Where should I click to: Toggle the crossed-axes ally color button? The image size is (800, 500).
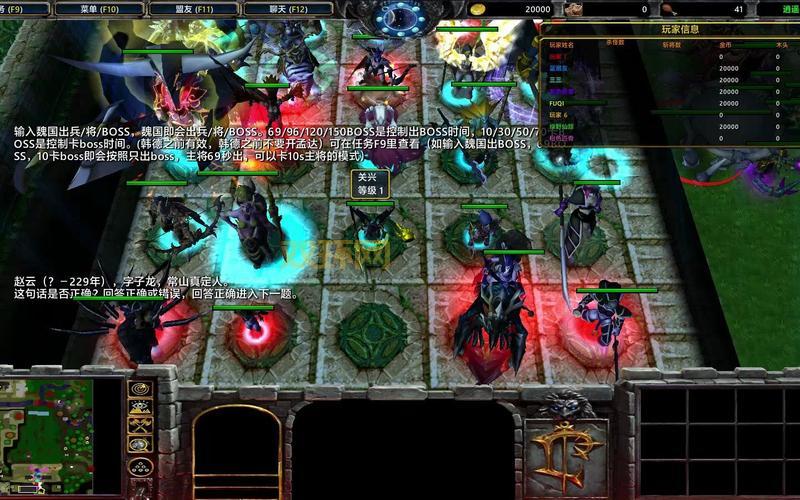140,424
